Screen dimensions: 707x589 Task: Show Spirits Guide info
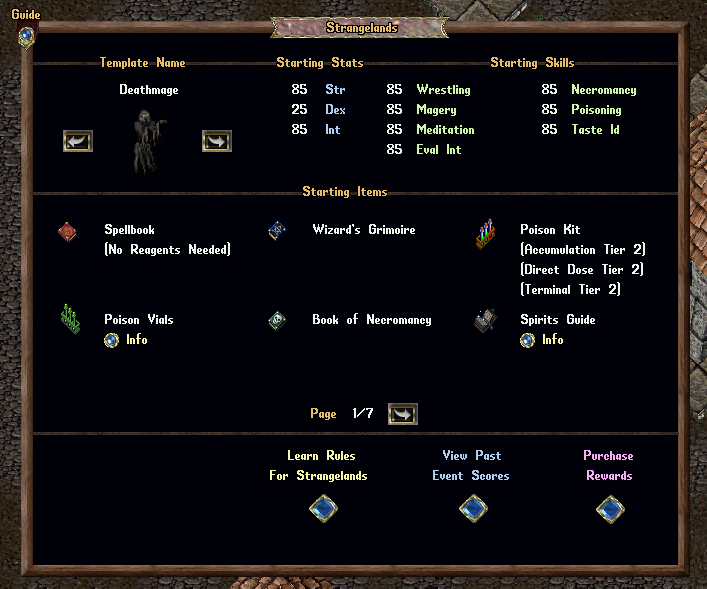(x=528, y=340)
